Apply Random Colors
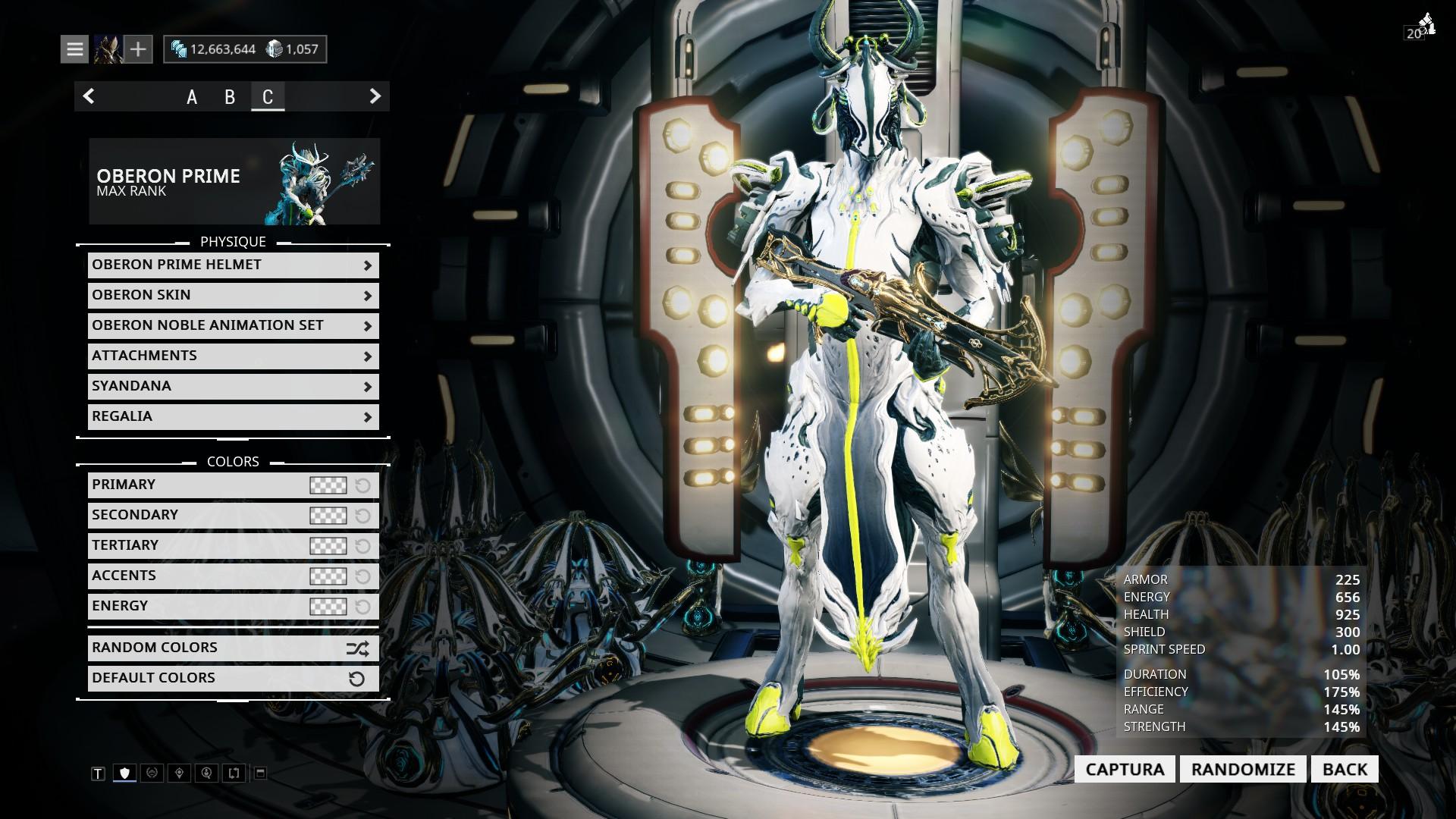 coord(233,648)
